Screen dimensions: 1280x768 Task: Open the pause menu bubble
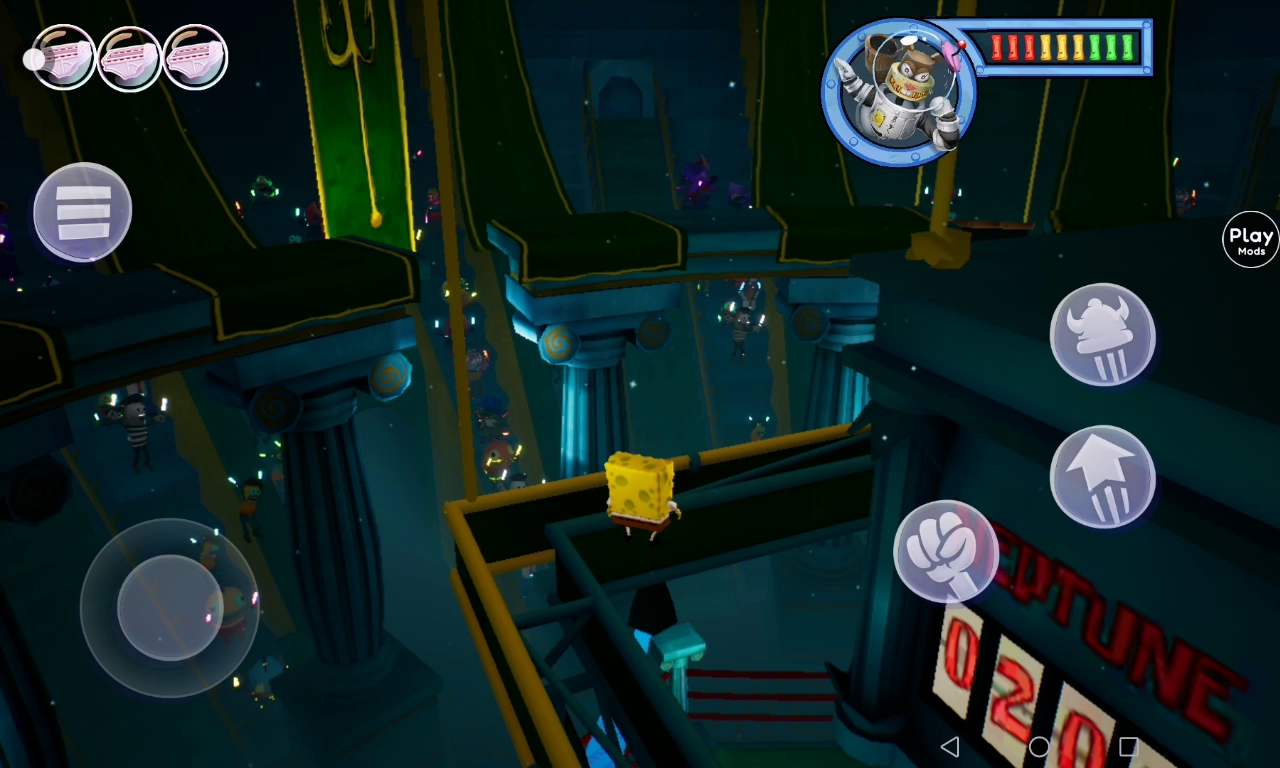pos(83,213)
